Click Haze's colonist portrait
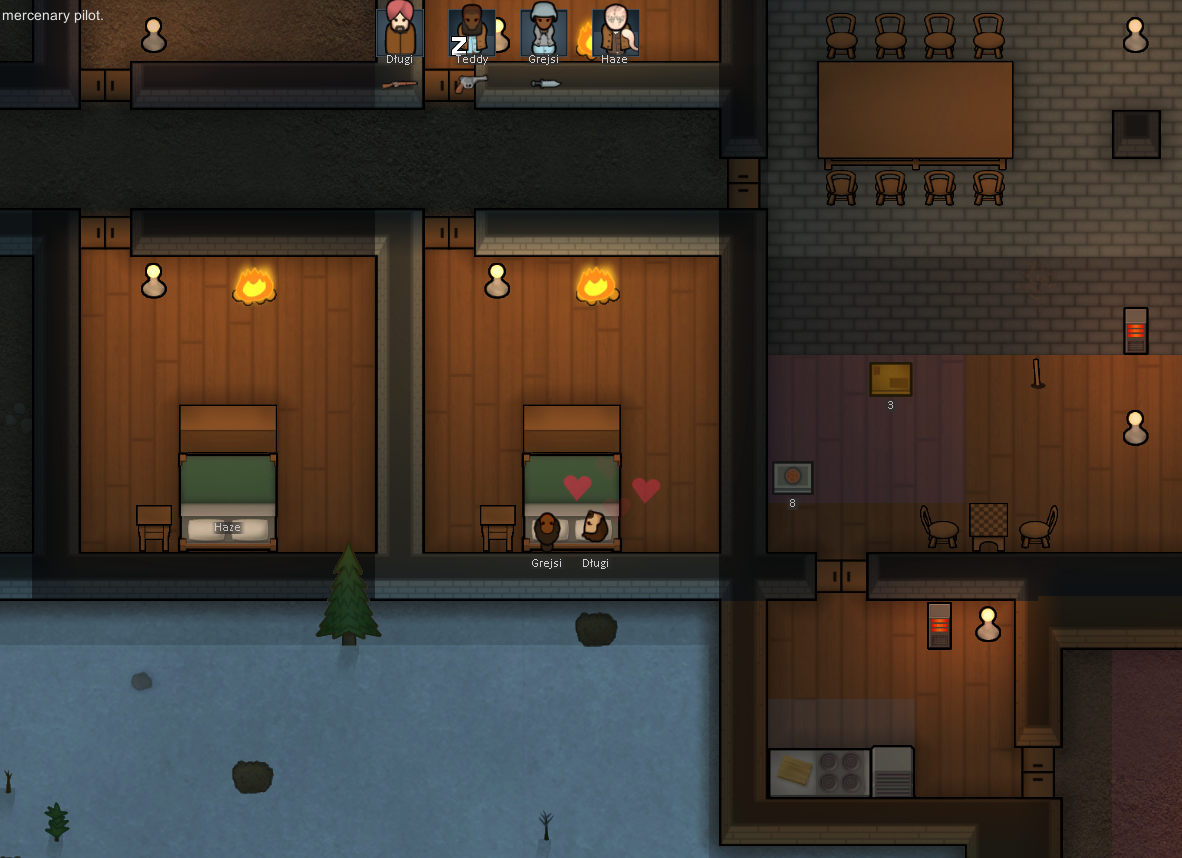 [x=615, y=30]
